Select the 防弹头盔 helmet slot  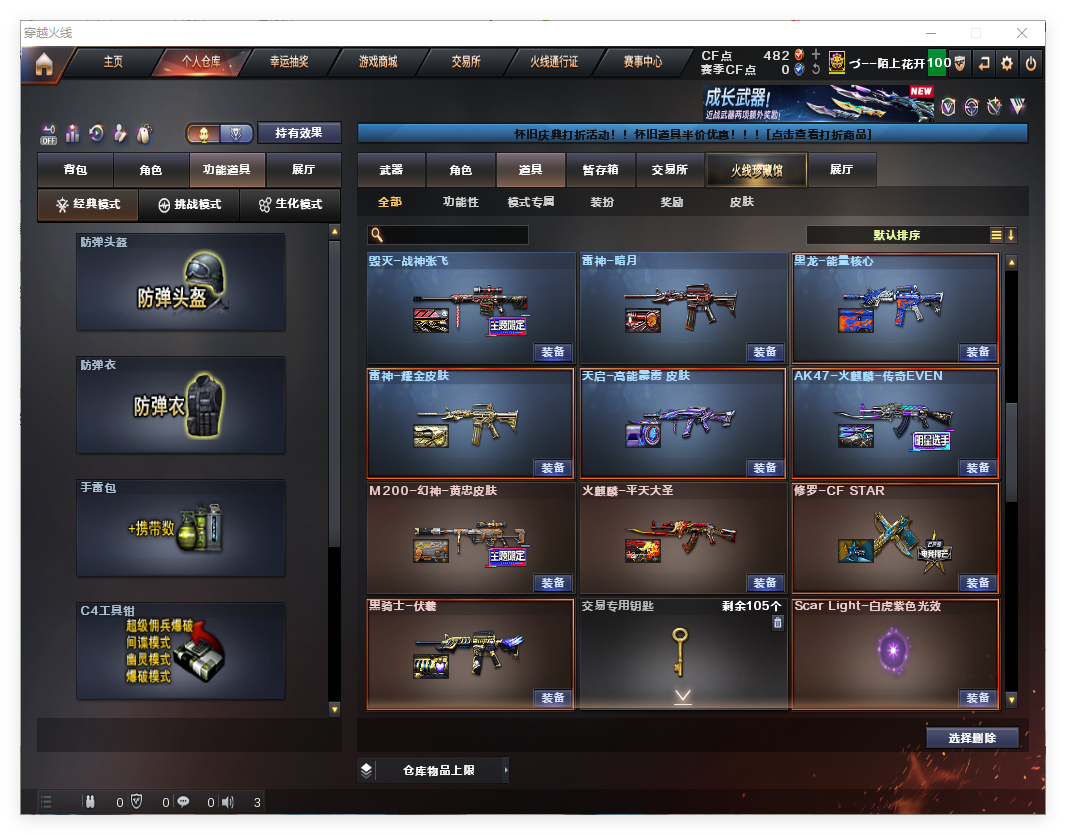pos(181,282)
